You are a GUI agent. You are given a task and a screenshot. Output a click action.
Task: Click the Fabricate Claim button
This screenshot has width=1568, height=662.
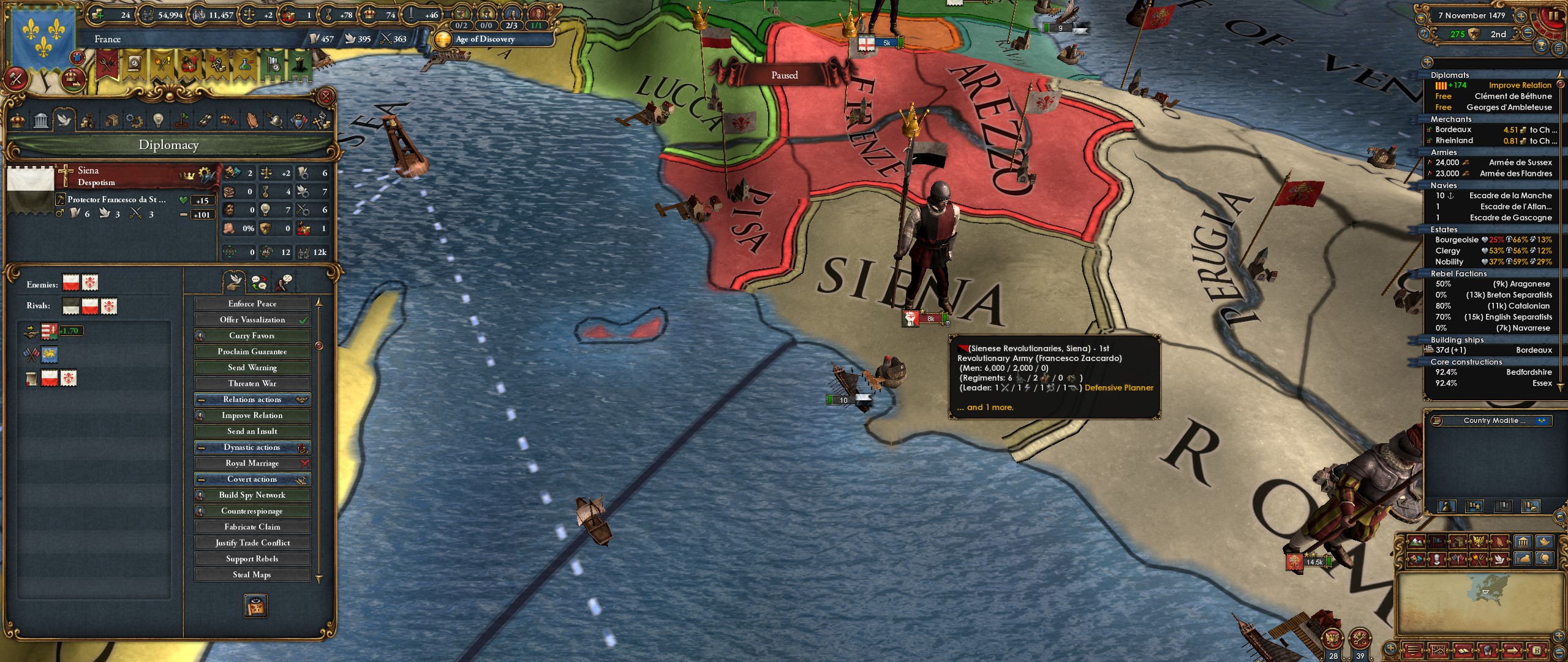click(x=251, y=527)
